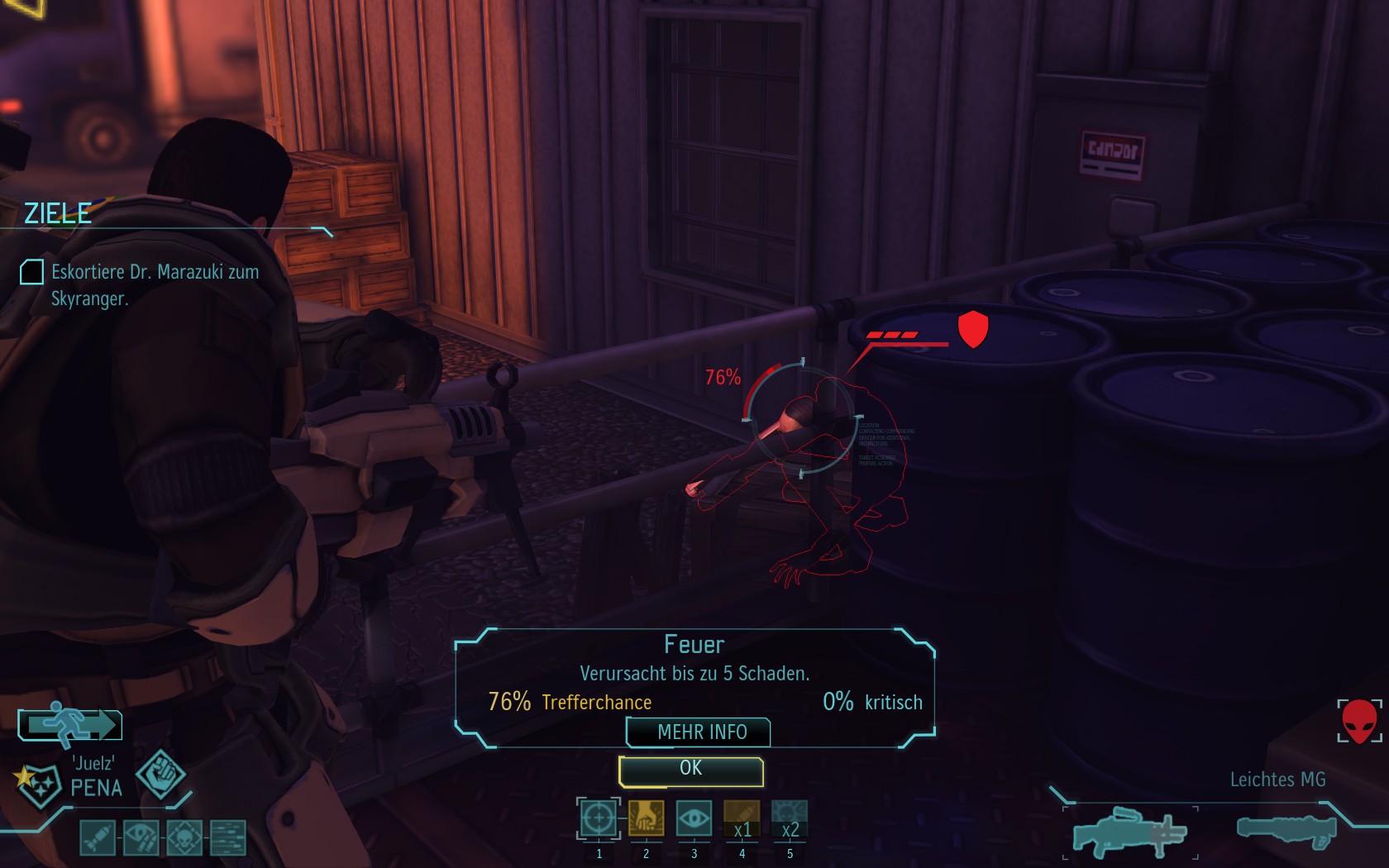
Task: Switch to the rocket launcher weapon
Action: 1286,830
